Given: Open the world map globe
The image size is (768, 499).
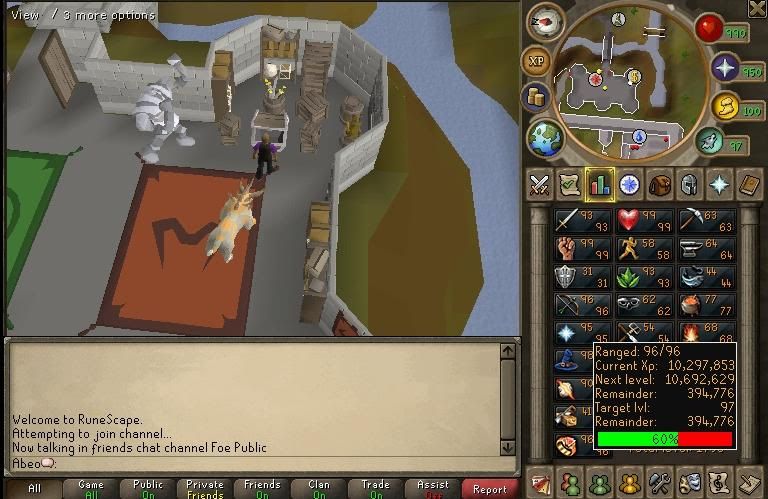Looking at the screenshot, I should [545, 136].
